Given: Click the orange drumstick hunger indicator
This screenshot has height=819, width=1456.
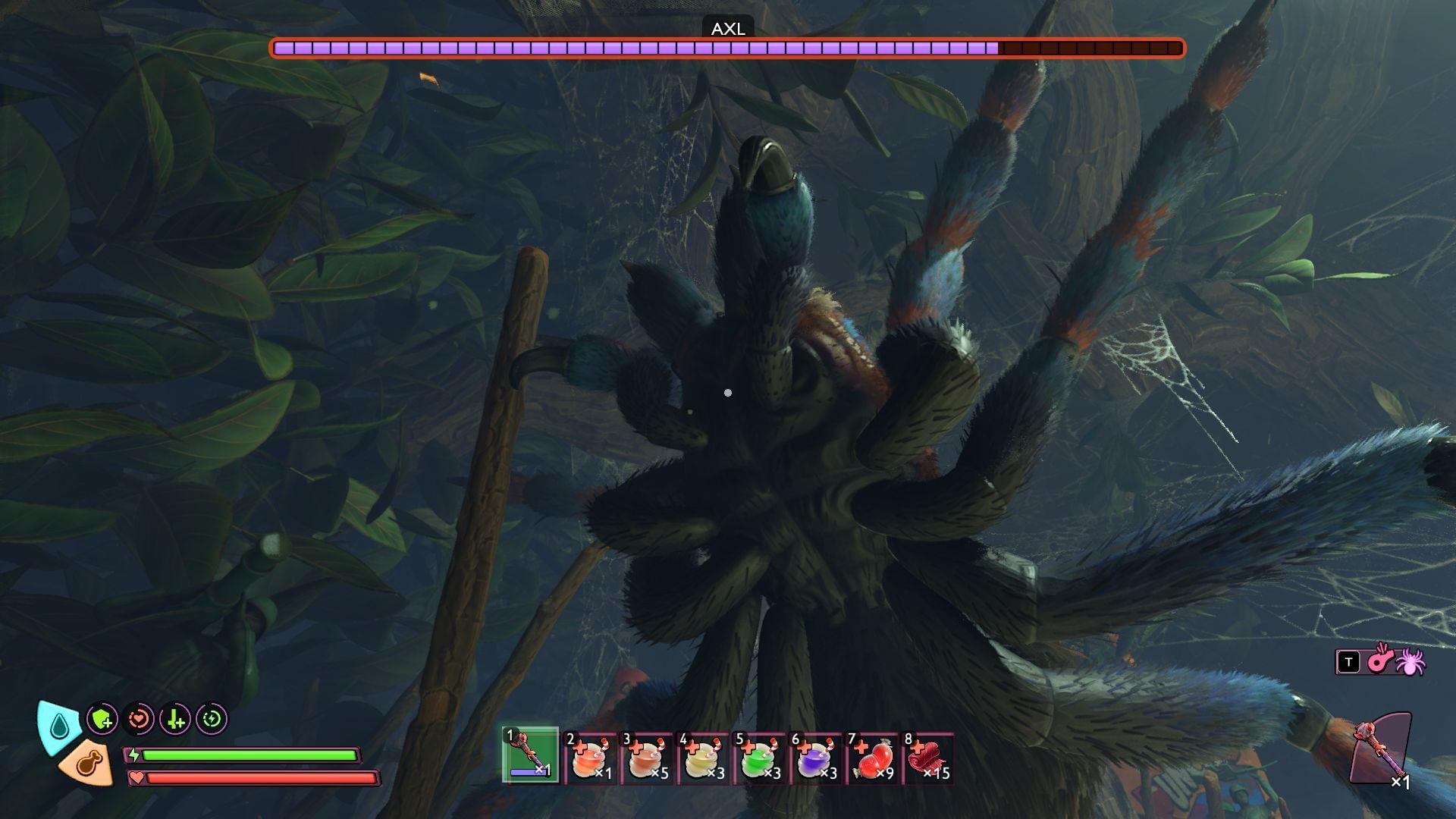Looking at the screenshot, I should (87, 763).
